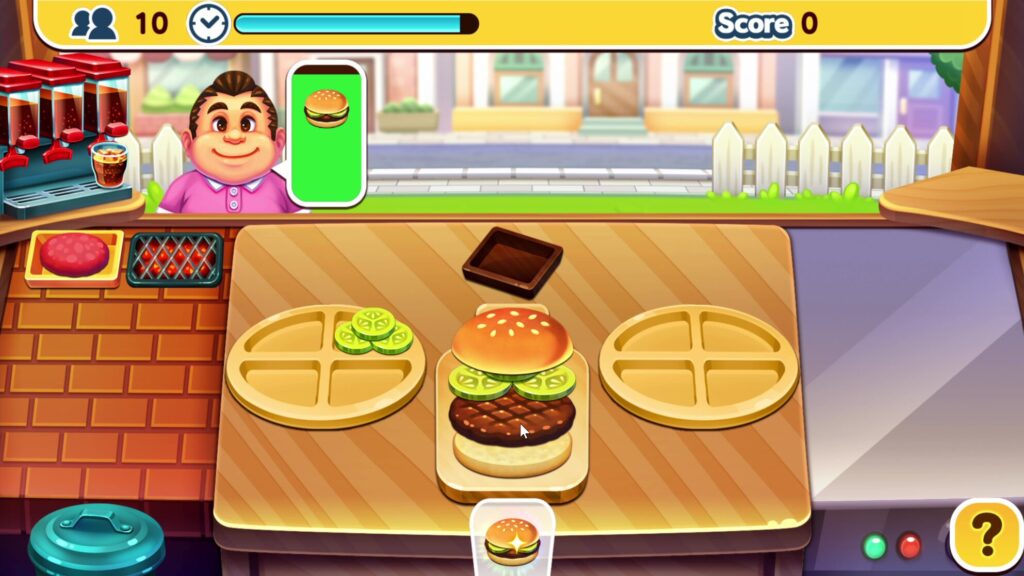Screen dimensions: 1024x576
Task: Select the charcoal grill
Action: point(174,259)
